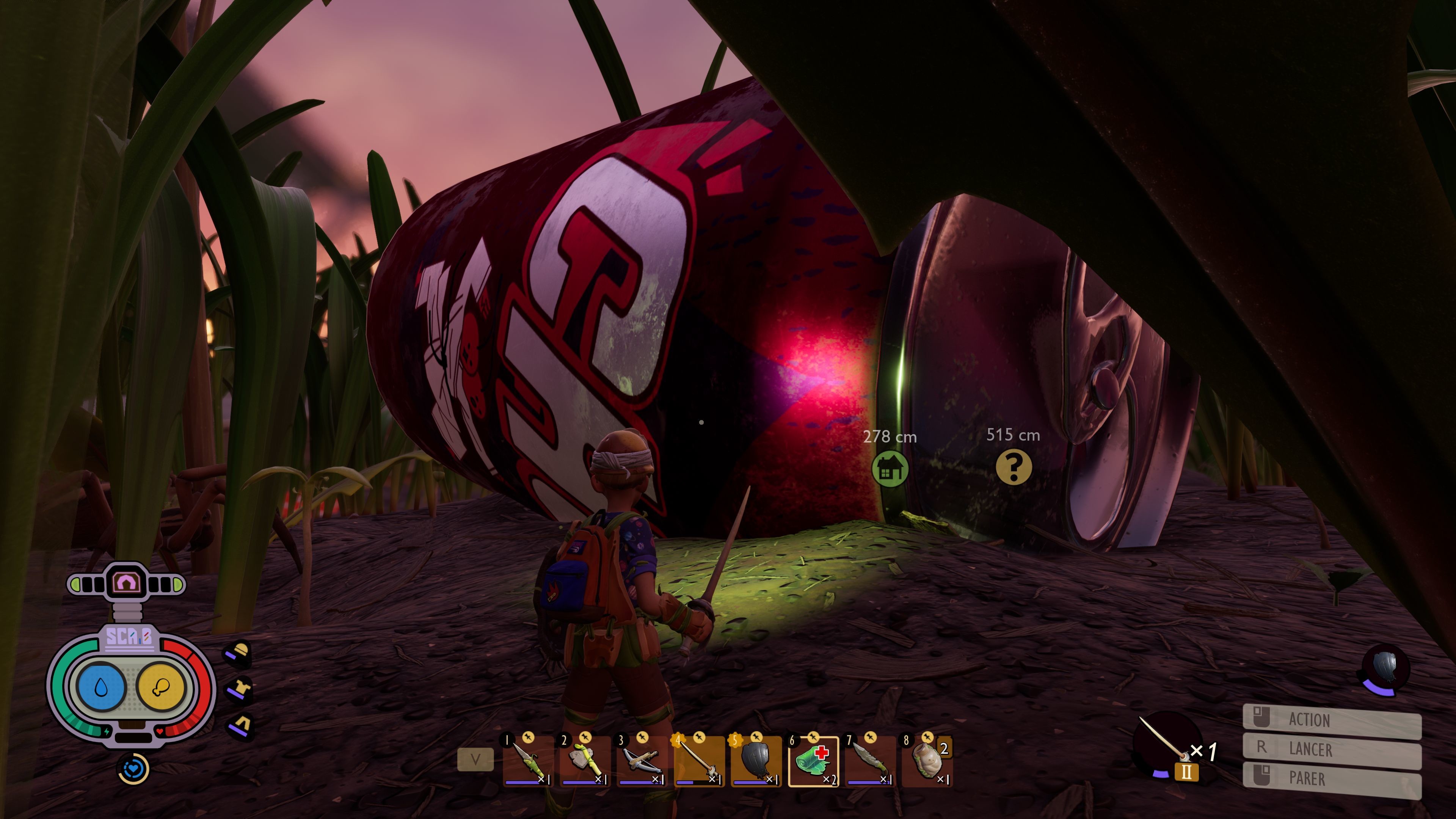Click the blue heart healing status icon

tap(133, 769)
